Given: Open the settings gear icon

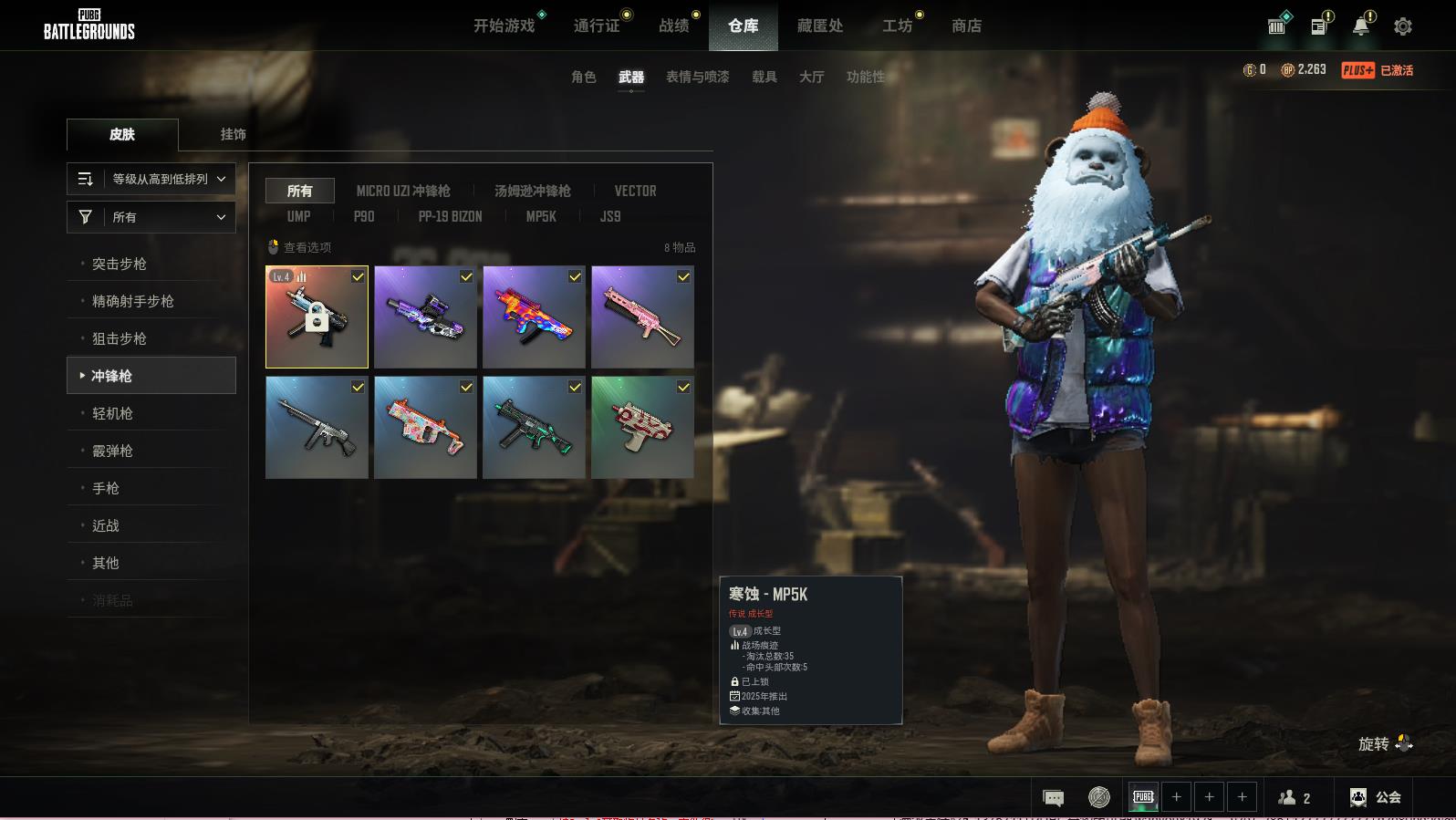Looking at the screenshot, I should [1403, 26].
